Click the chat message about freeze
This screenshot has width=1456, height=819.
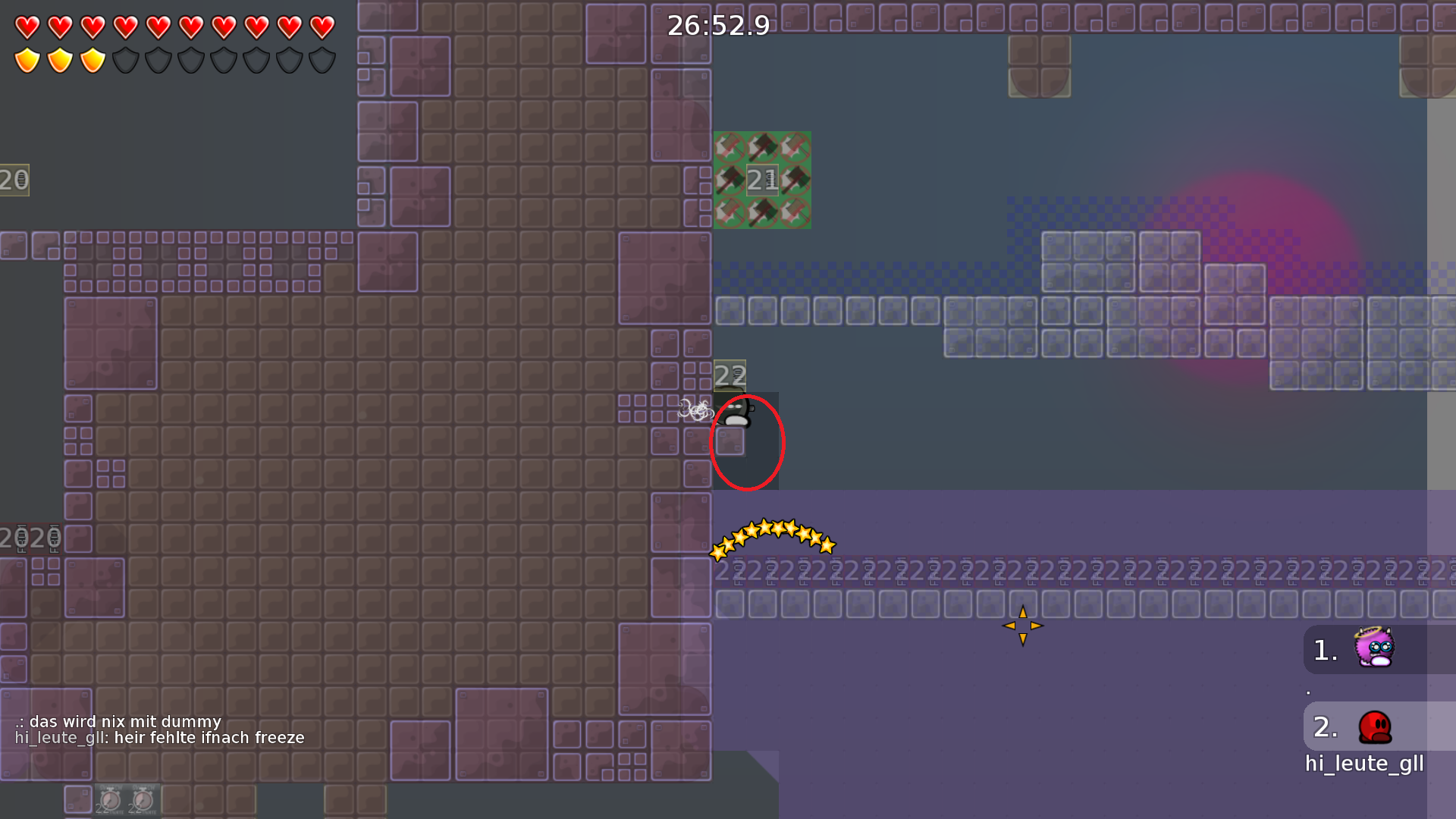(159, 736)
